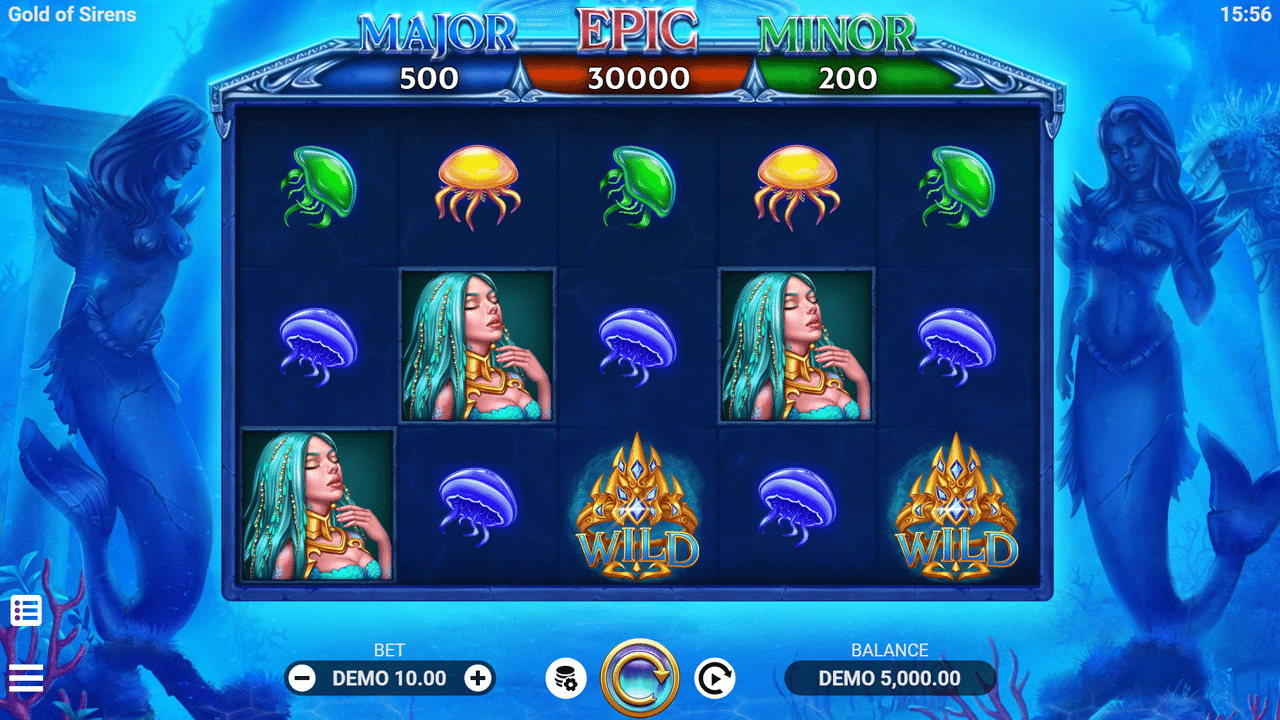Open the coin bet settings icon
This screenshot has width=1280, height=720.
[x=566, y=679]
